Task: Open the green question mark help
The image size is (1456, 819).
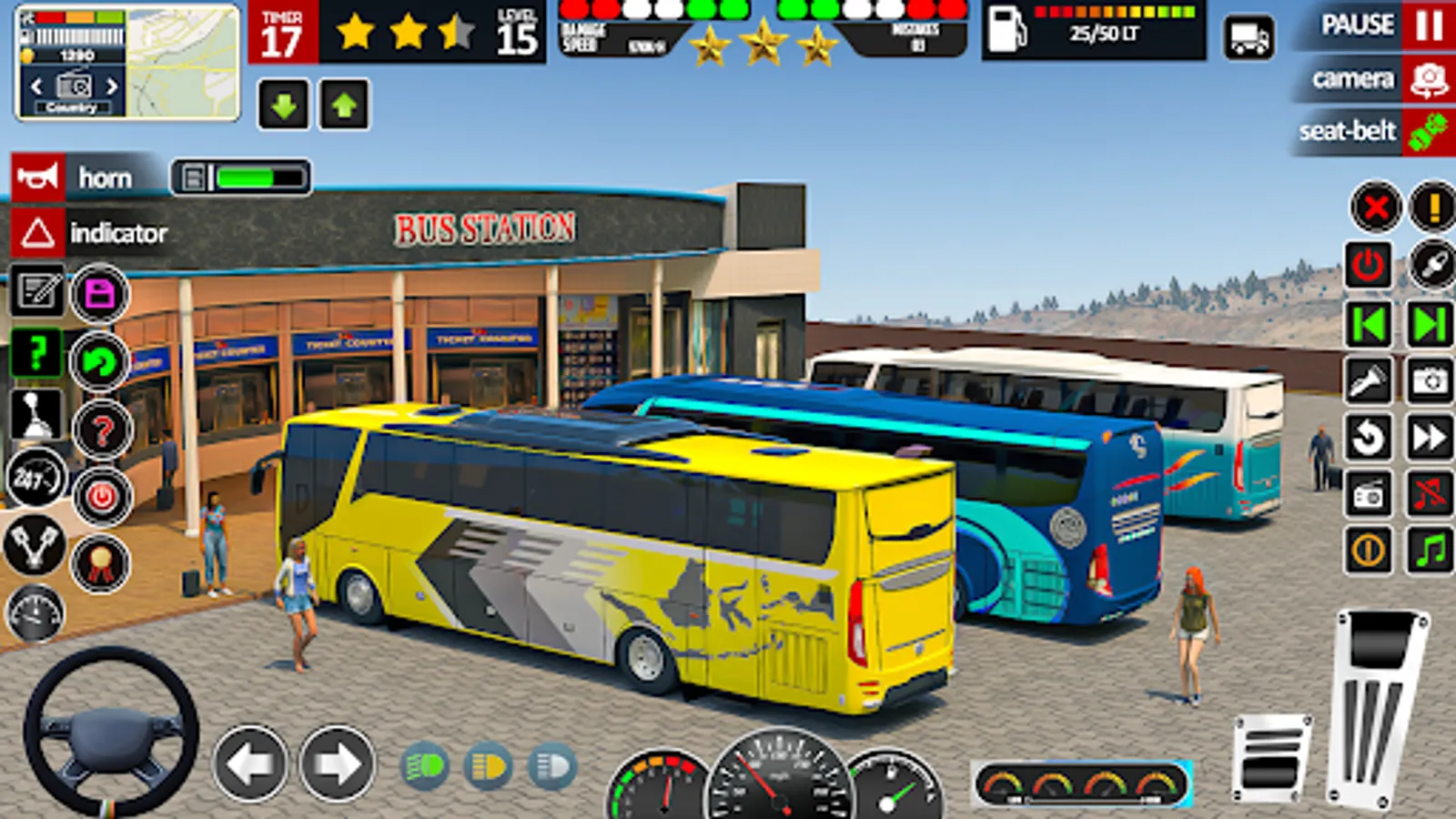Action: (x=36, y=353)
